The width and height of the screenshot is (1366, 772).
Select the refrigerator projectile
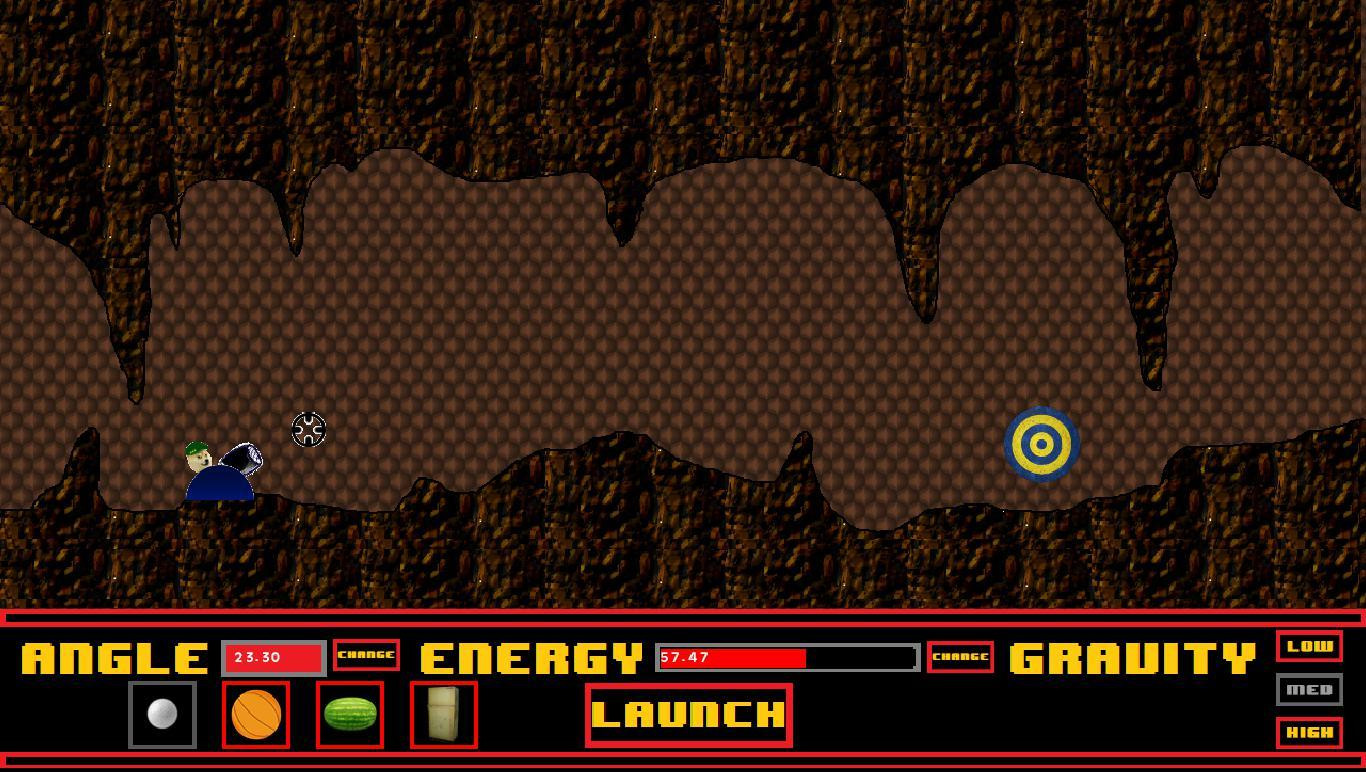point(443,715)
